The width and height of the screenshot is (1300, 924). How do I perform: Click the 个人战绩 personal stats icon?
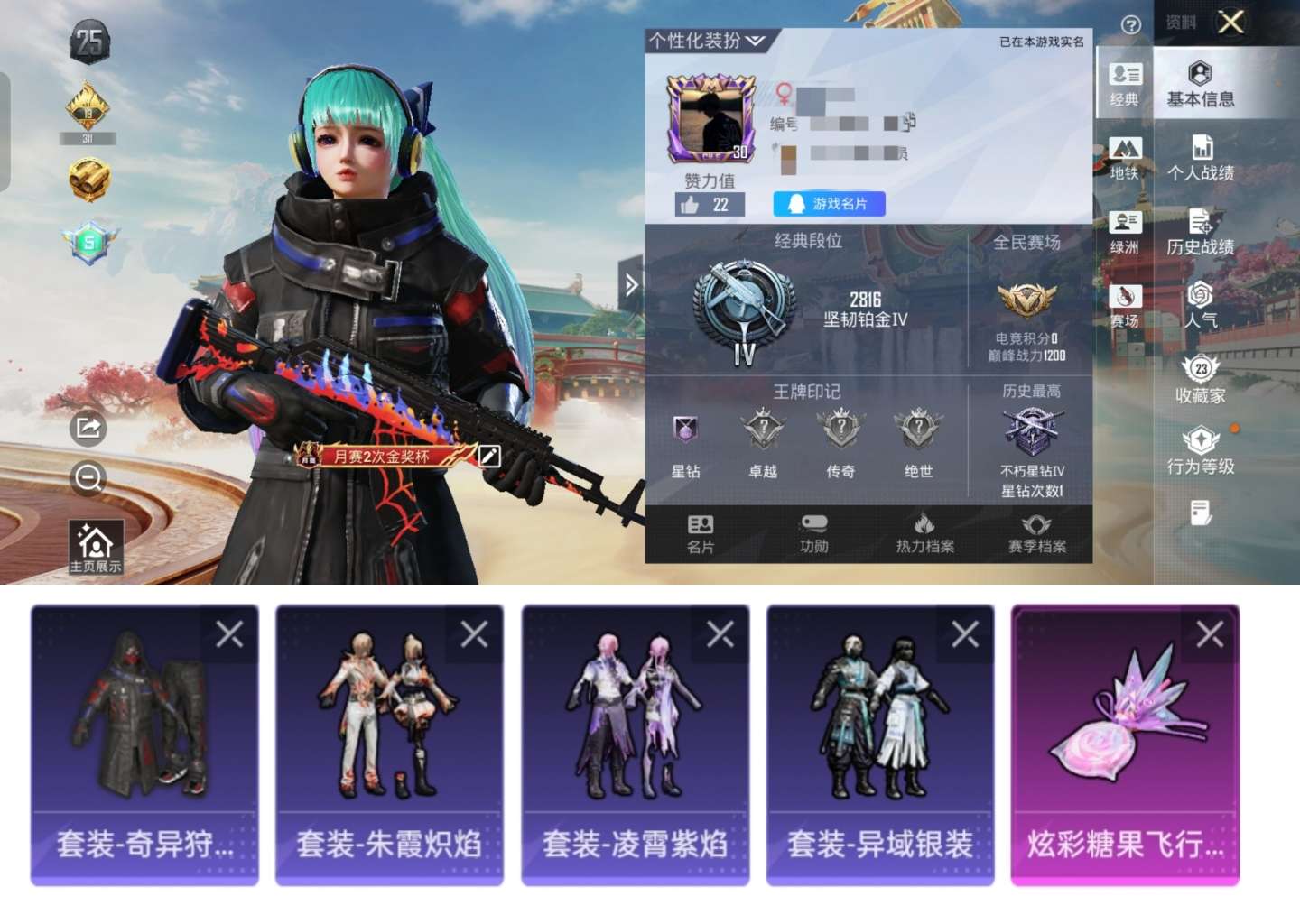[1200, 161]
